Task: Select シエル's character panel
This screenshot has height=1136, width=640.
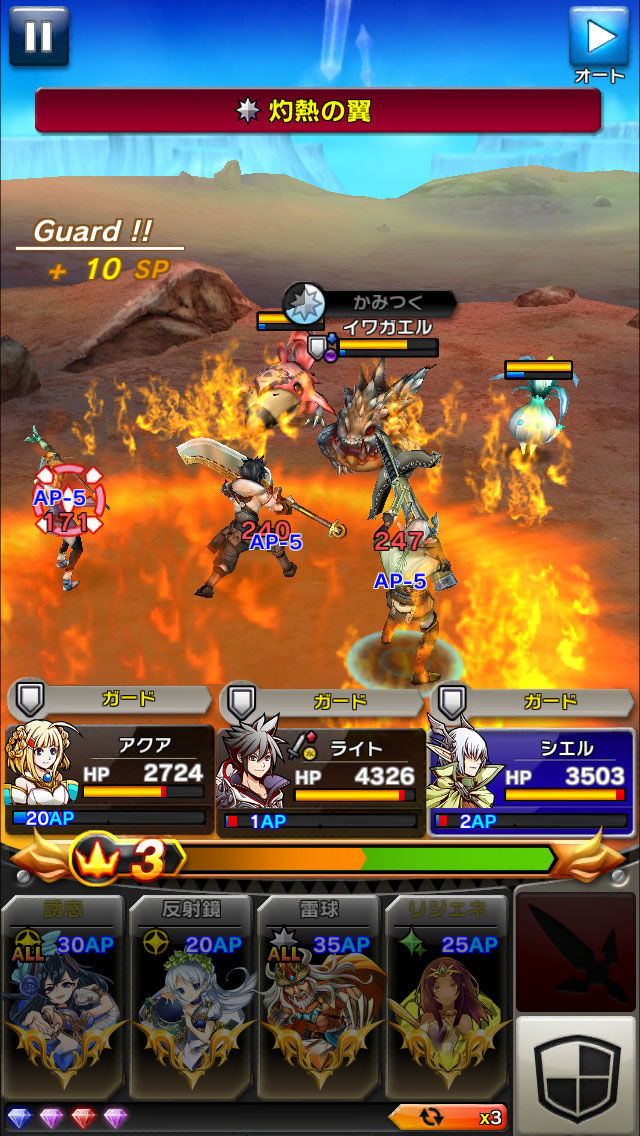Action: coord(532,780)
